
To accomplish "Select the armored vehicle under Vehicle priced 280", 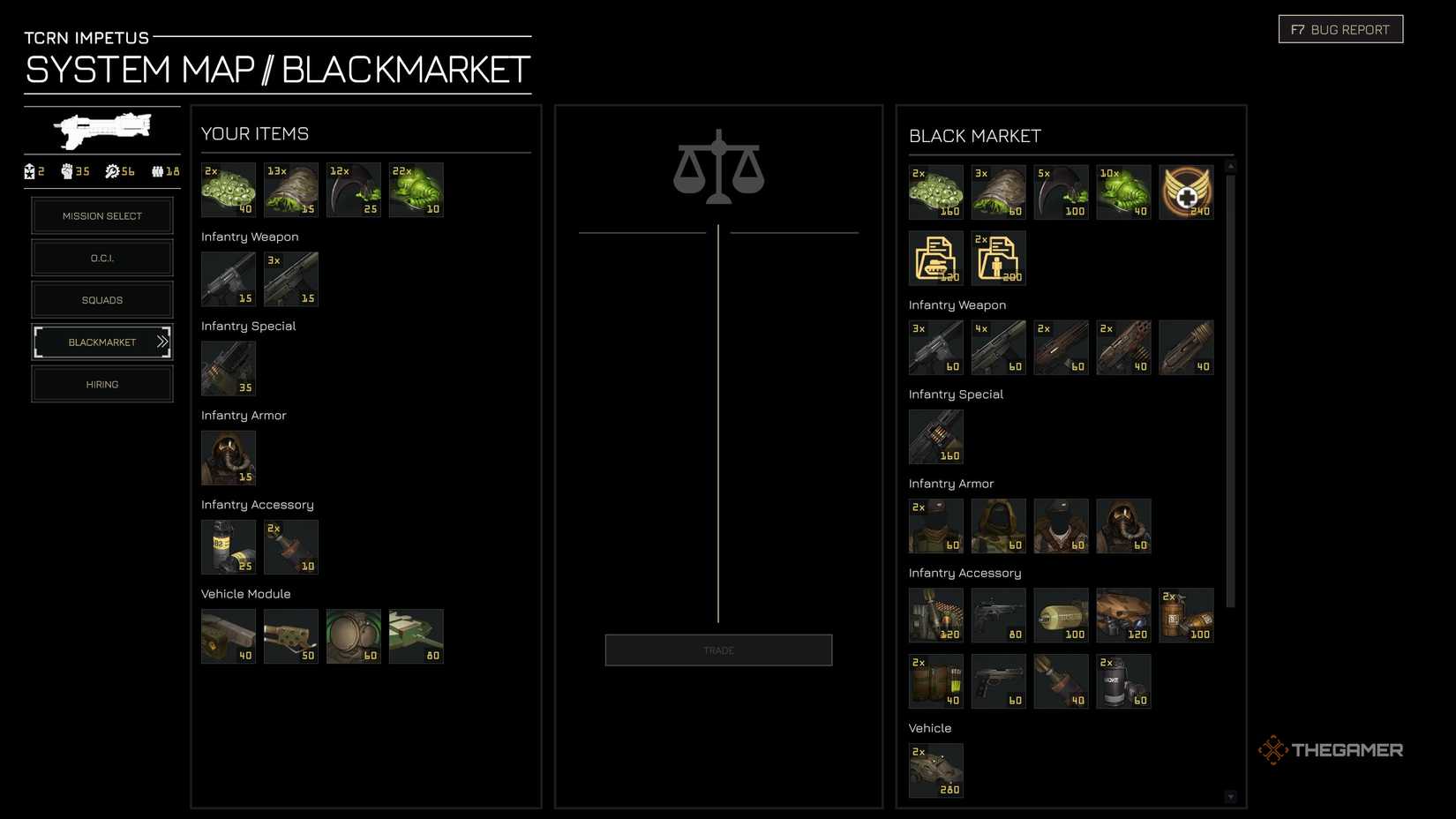I will click(935, 769).
